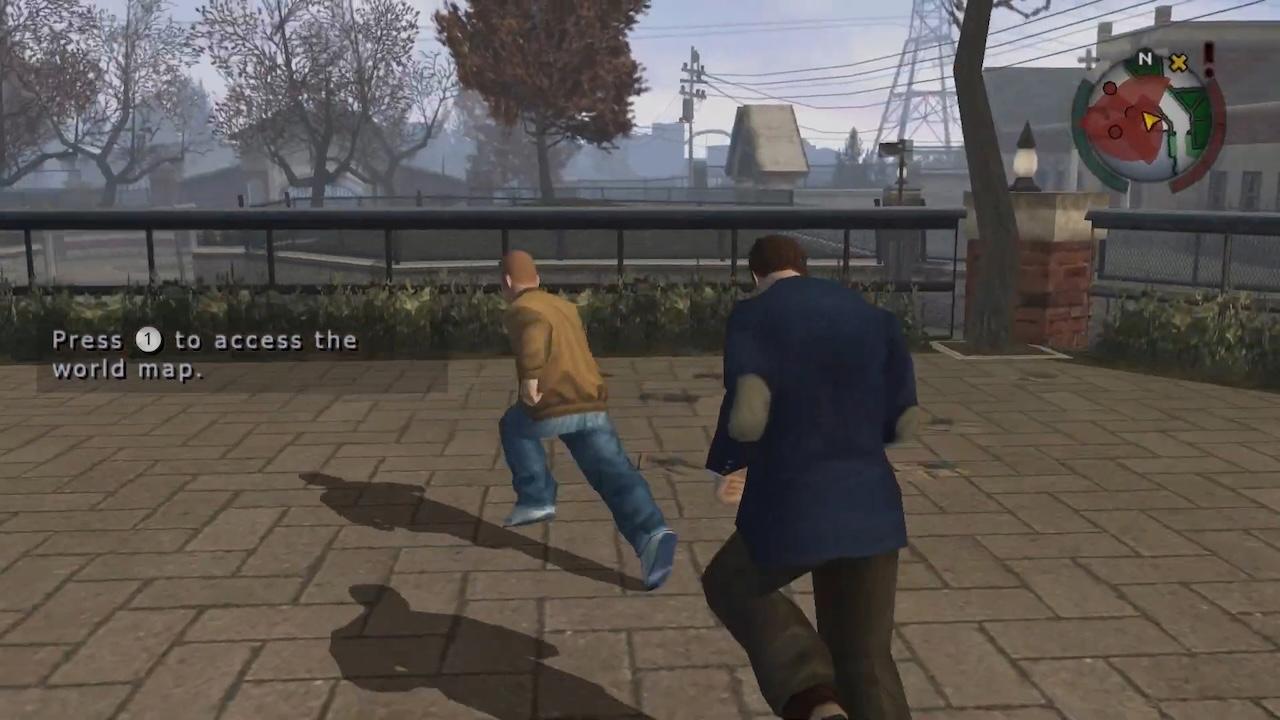Click the circled 1 button icon in the prompt
Image resolution: width=1280 pixels, height=720 pixels.
[x=147, y=340]
